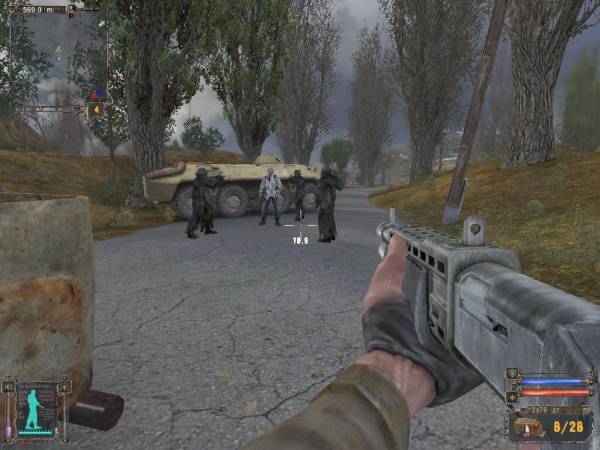The height and width of the screenshot is (450, 600).
Task: Select the contacts counter below the minimap
Action: (x=96, y=110)
